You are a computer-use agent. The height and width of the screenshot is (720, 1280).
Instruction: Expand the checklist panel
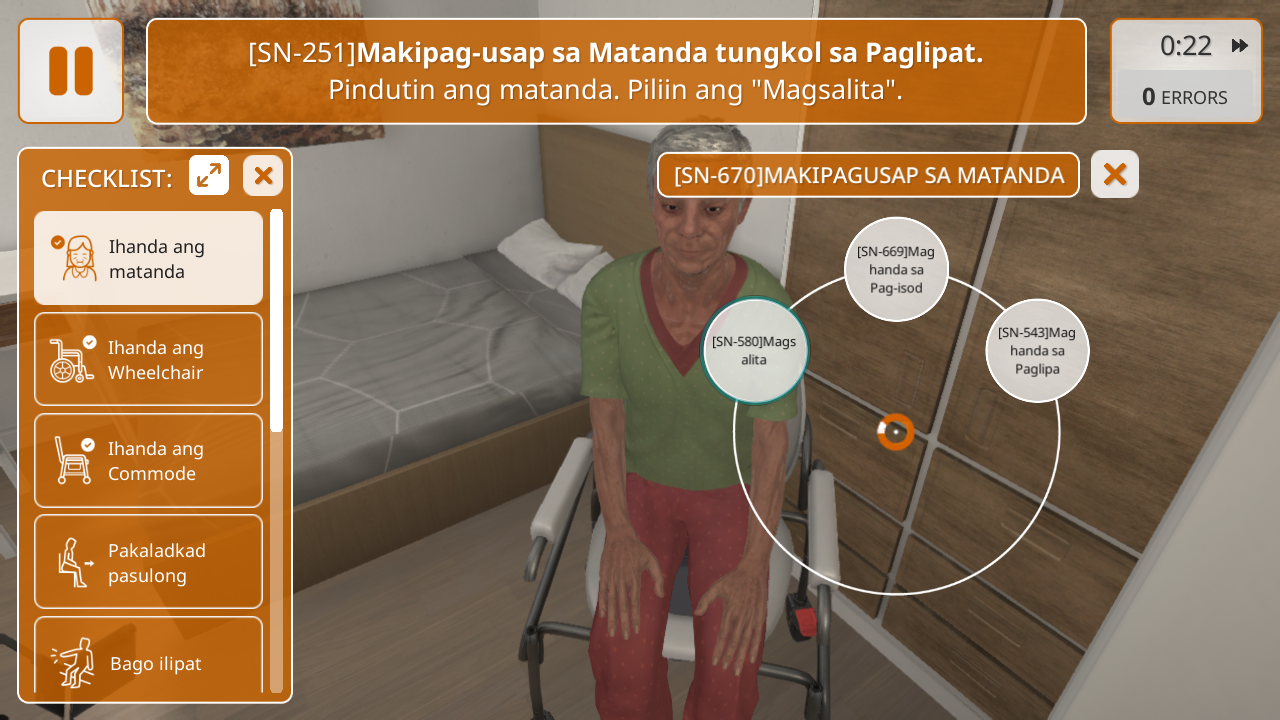click(x=209, y=176)
